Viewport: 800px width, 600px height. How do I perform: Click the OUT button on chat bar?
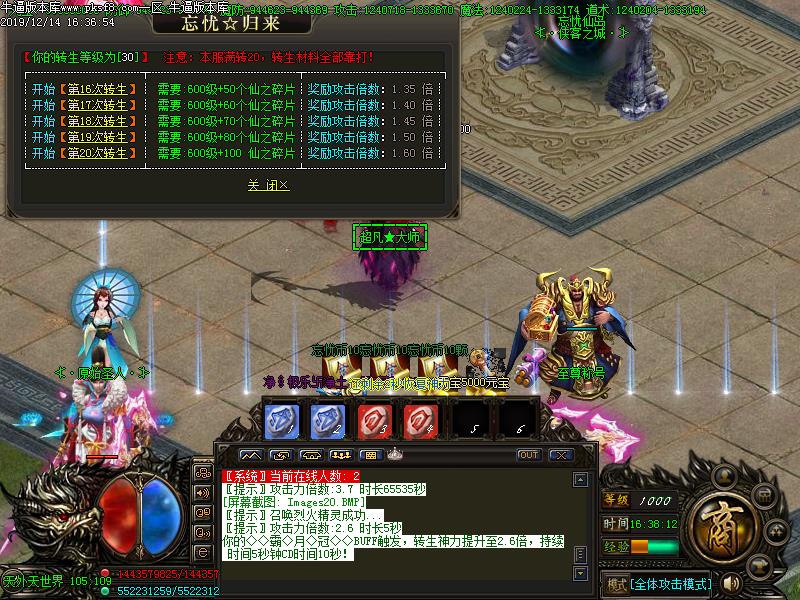pyautogui.click(x=529, y=455)
